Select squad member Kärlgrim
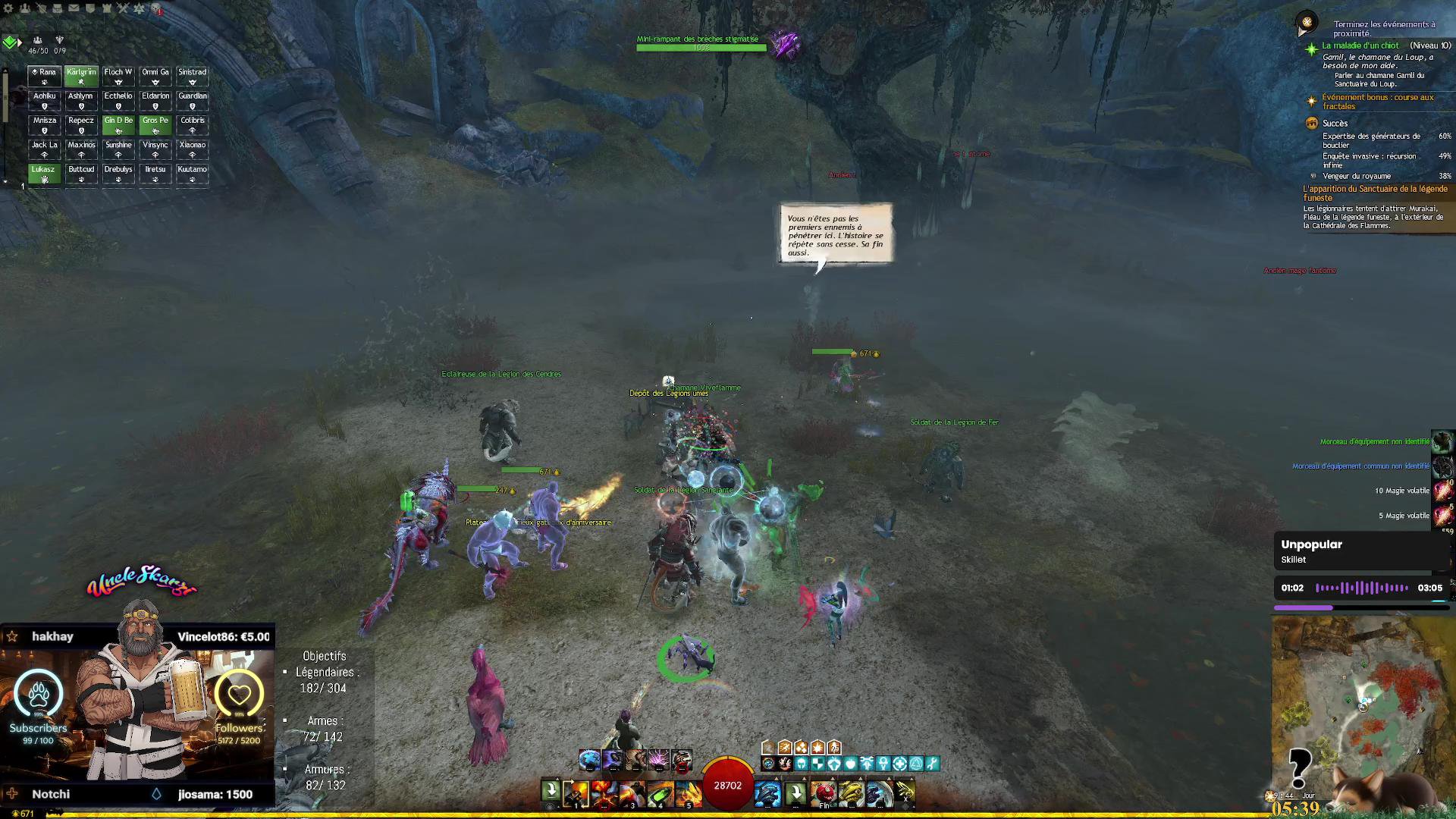Viewport: 1456px width, 819px height. (81, 76)
